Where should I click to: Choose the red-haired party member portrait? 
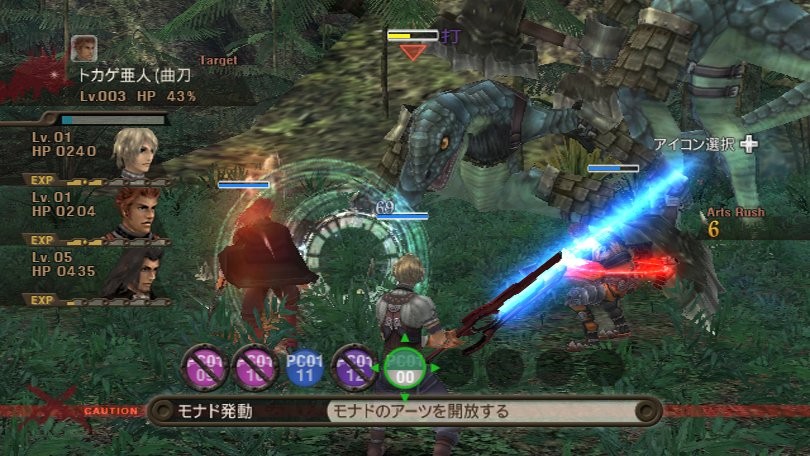(135, 211)
